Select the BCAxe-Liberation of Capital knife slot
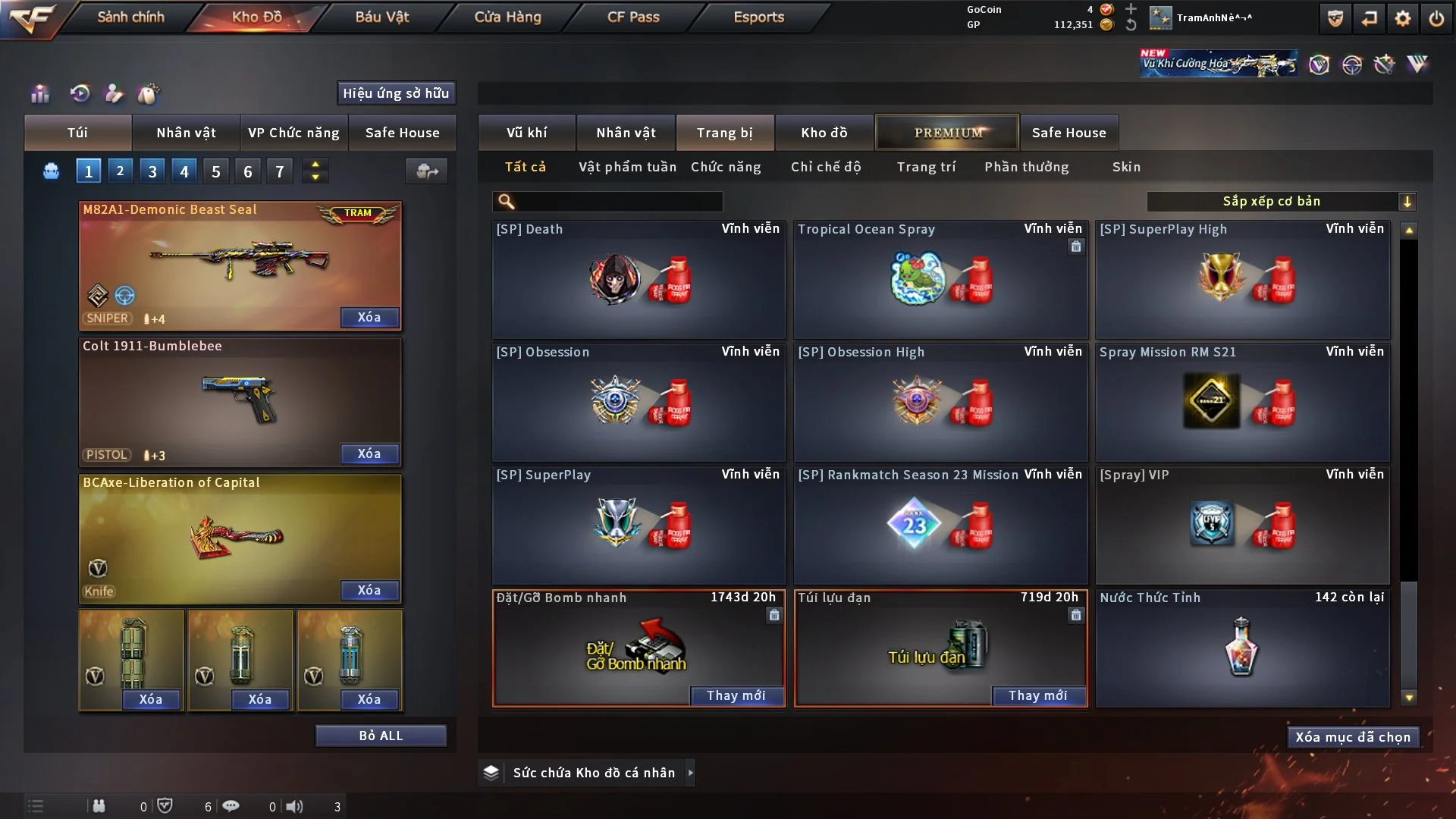Image resolution: width=1456 pixels, height=819 pixels. [x=240, y=535]
